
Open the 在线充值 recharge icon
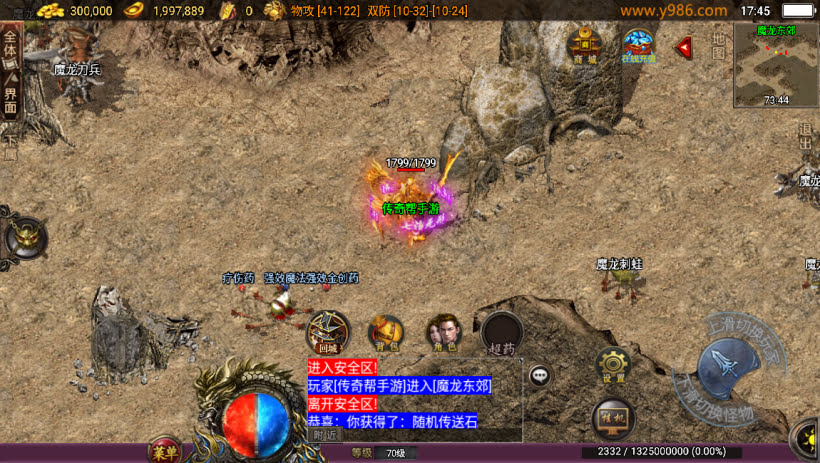638,46
